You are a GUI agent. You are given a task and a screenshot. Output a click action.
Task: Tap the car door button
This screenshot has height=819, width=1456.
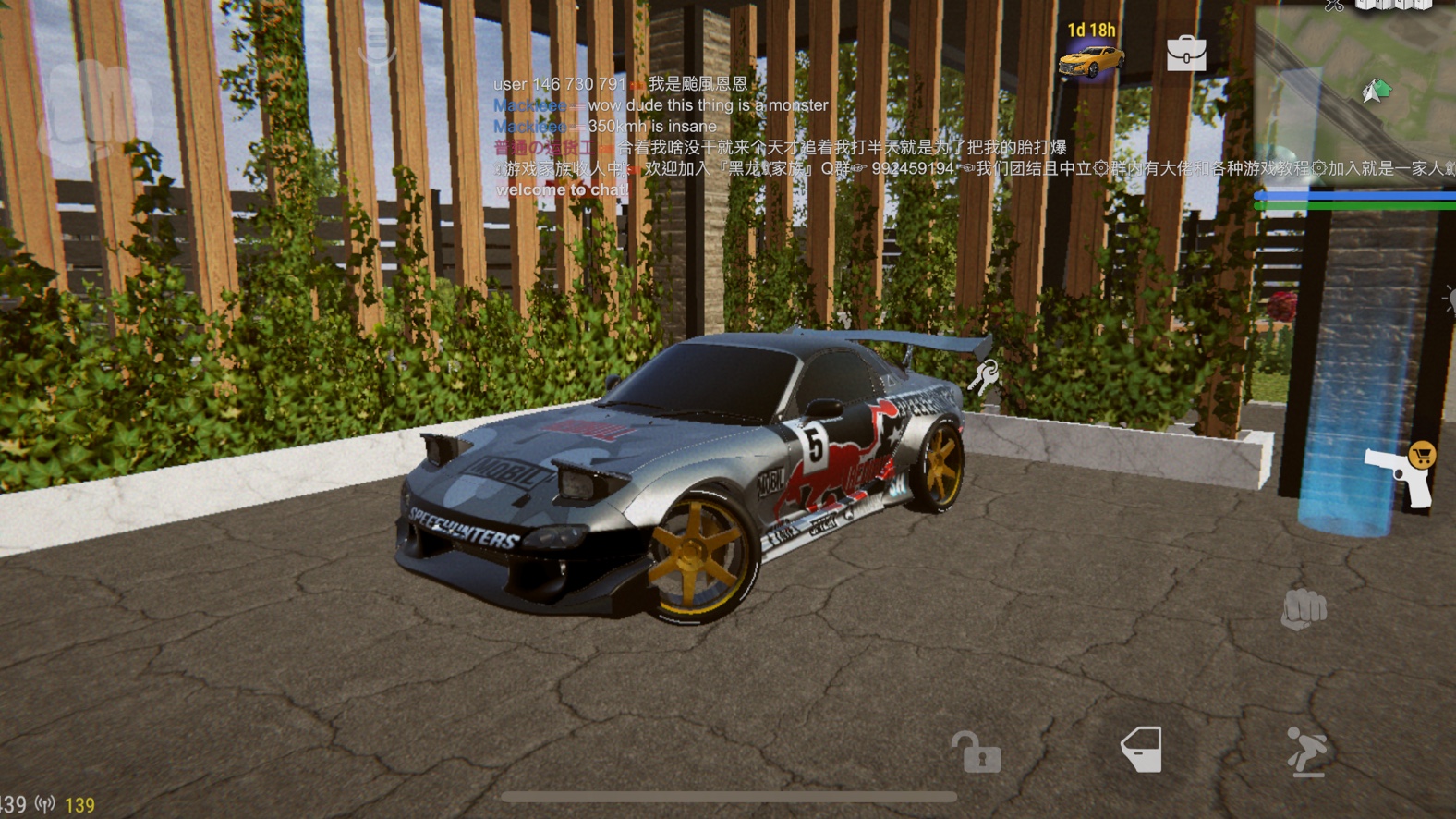pyautogui.click(x=1141, y=750)
